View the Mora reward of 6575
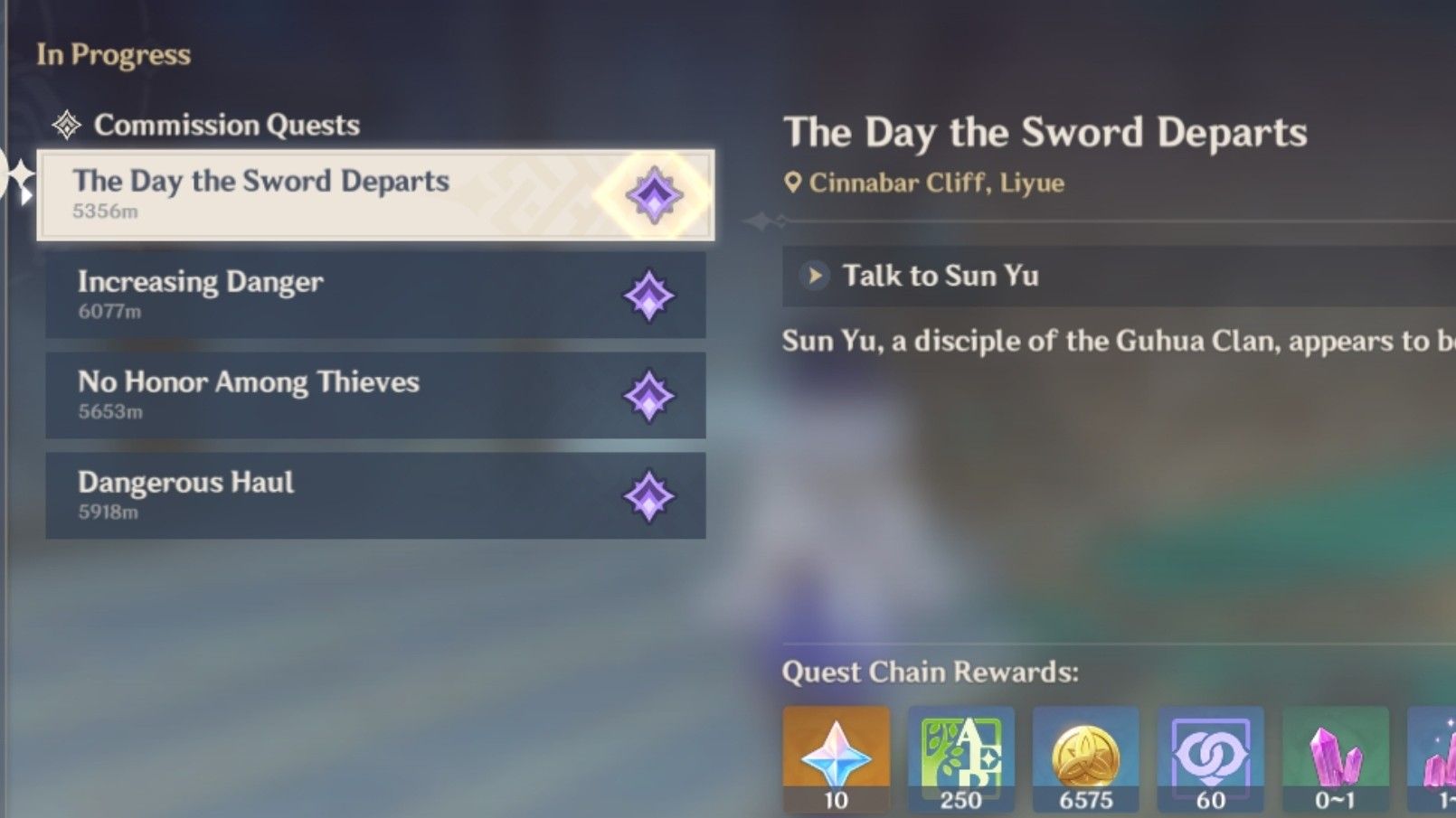The width and height of the screenshot is (1456, 818). pyautogui.click(x=1086, y=757)
